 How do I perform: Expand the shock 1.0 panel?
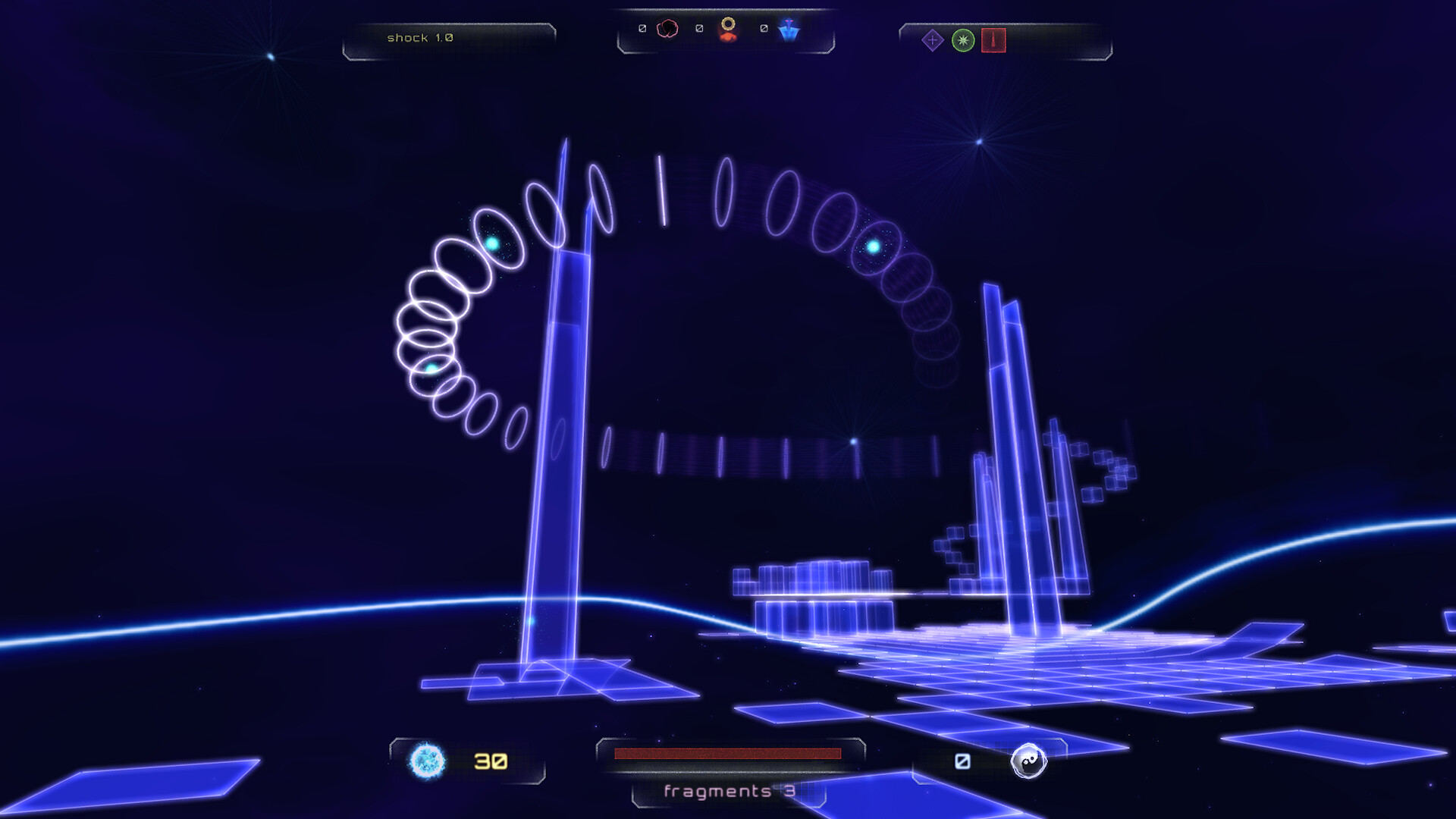(449, 36)
